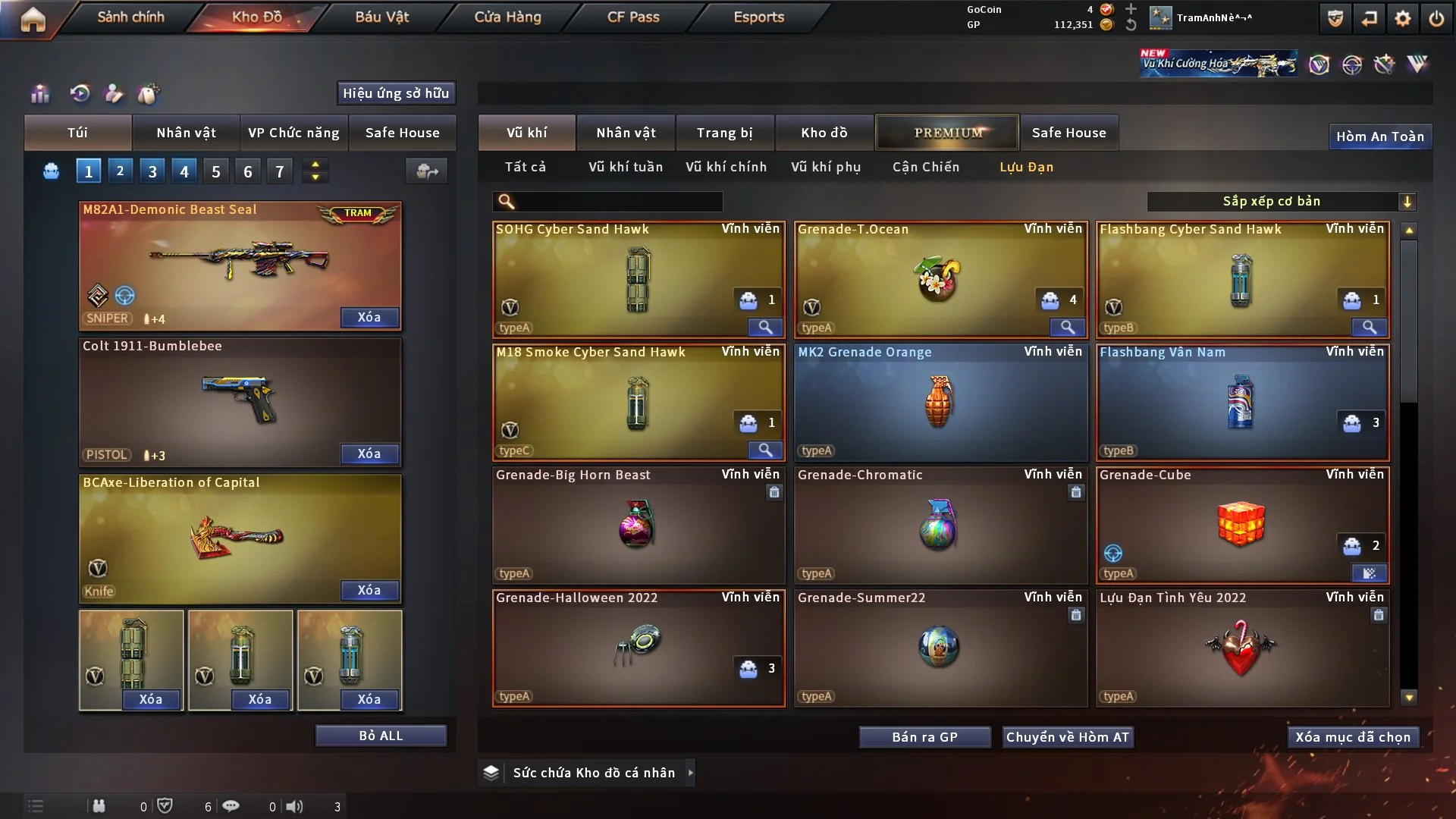Viewport: 1456px width, 819px height.
Task: Select bag preset number 3
Action: click(x=152, y=171)
